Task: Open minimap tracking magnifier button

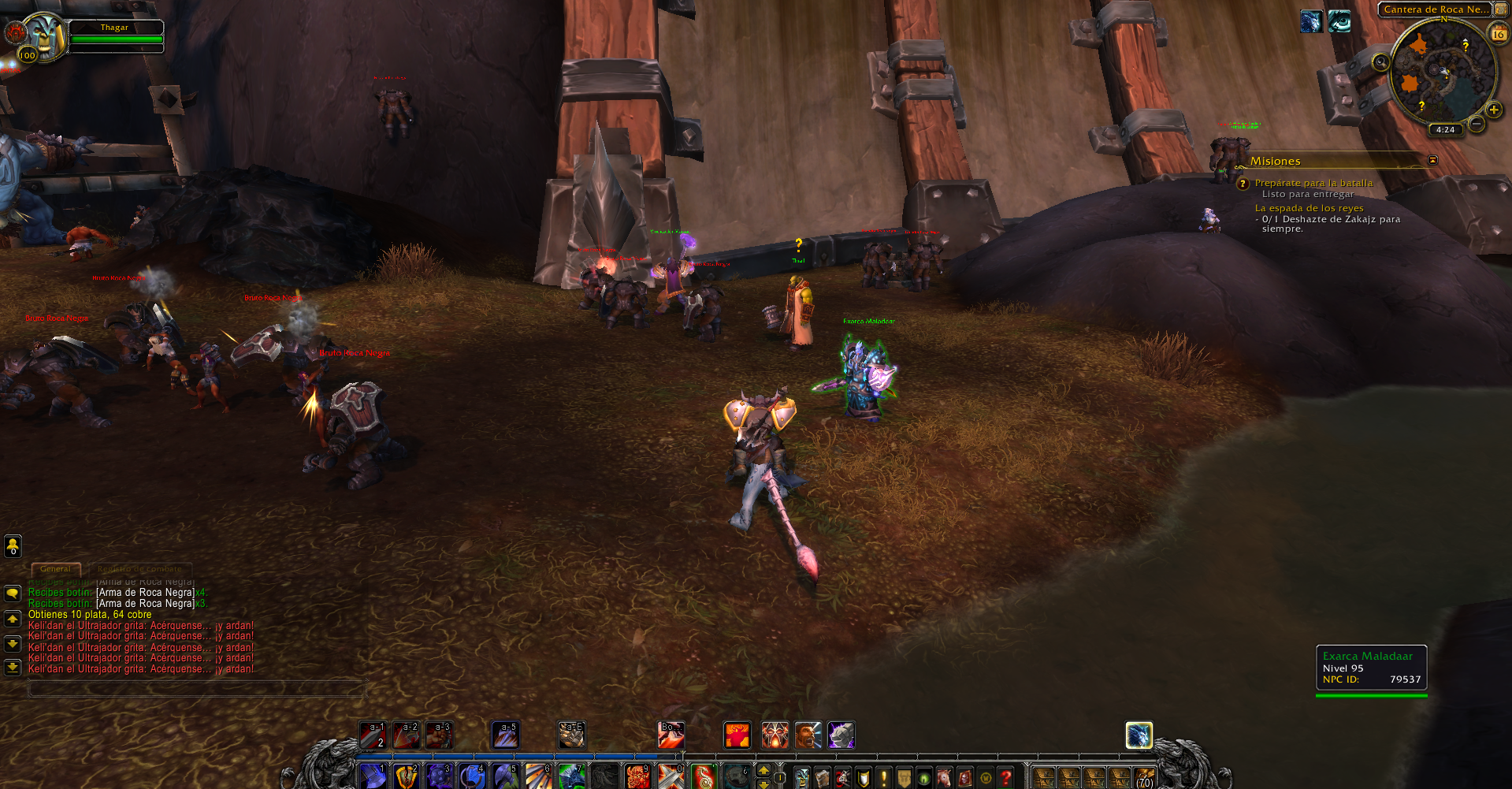Action: click(1380, 62)
